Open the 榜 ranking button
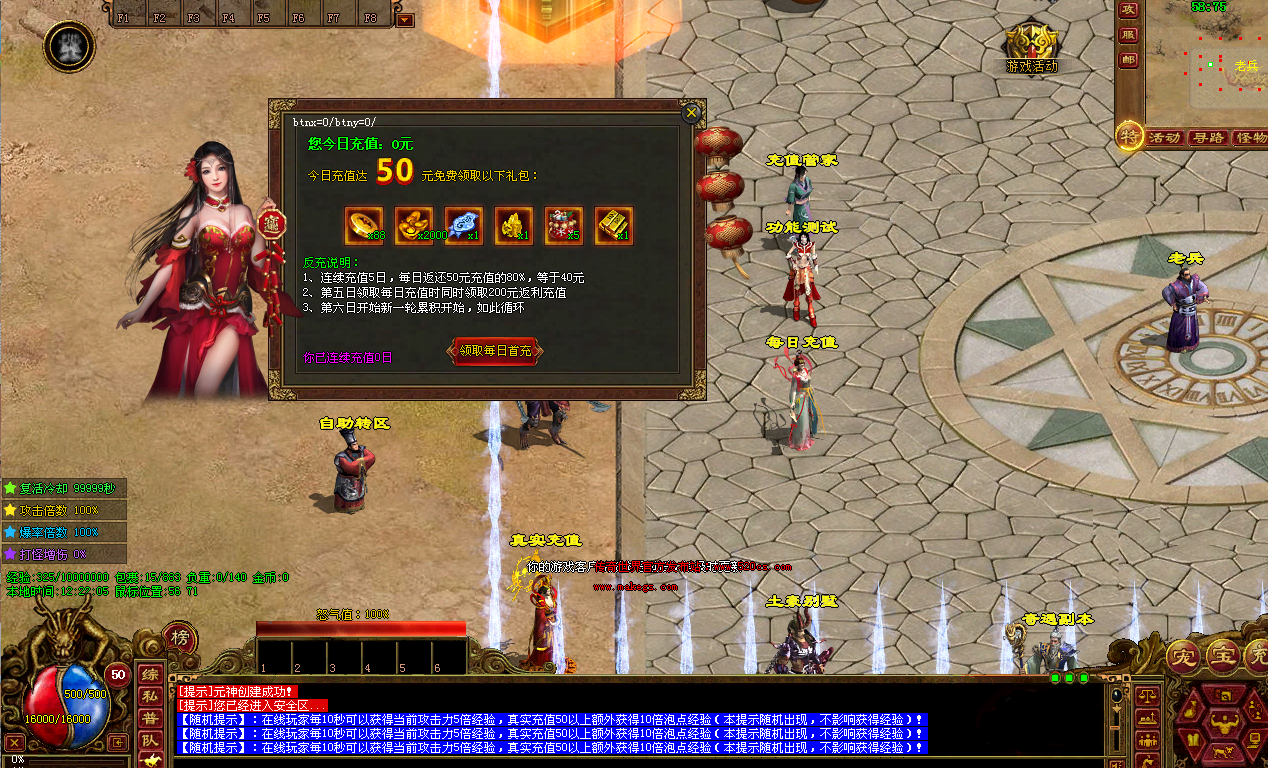The width and height of the screenshot is (1268, 768). pyautogui.click(x=179, y=638)
